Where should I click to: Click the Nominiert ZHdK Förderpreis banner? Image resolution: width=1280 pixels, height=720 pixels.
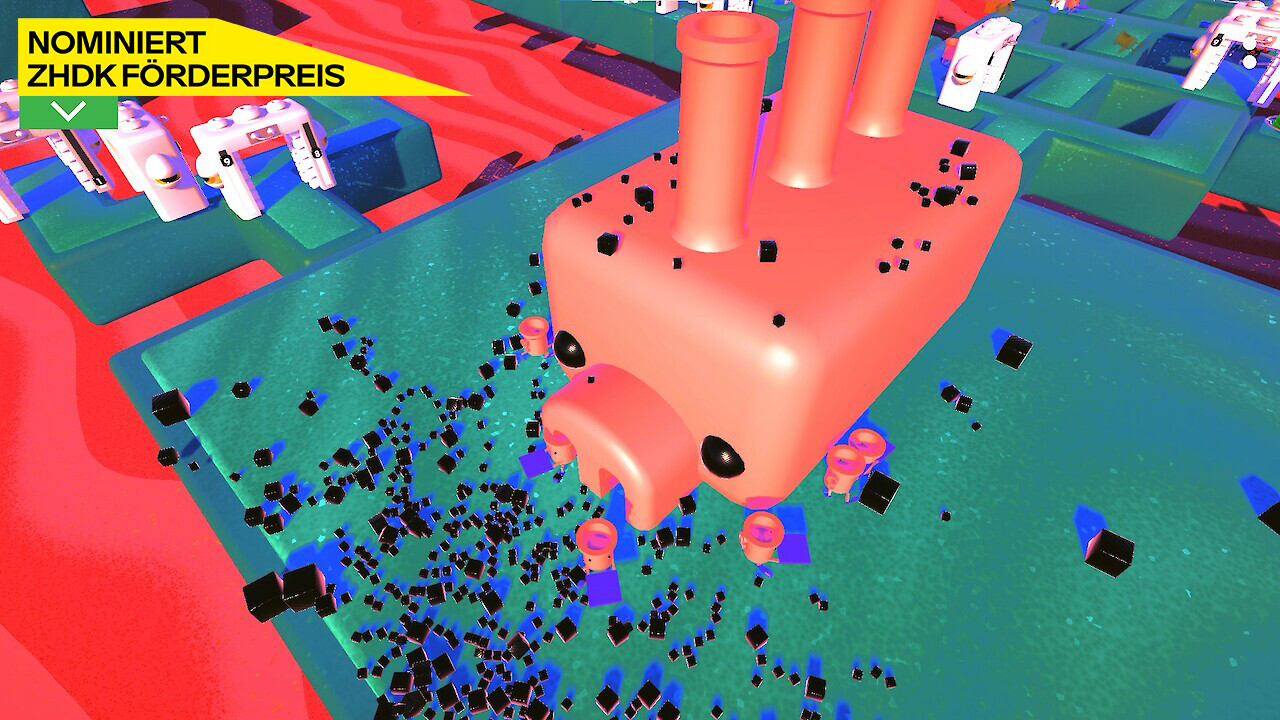click(186, 59)
